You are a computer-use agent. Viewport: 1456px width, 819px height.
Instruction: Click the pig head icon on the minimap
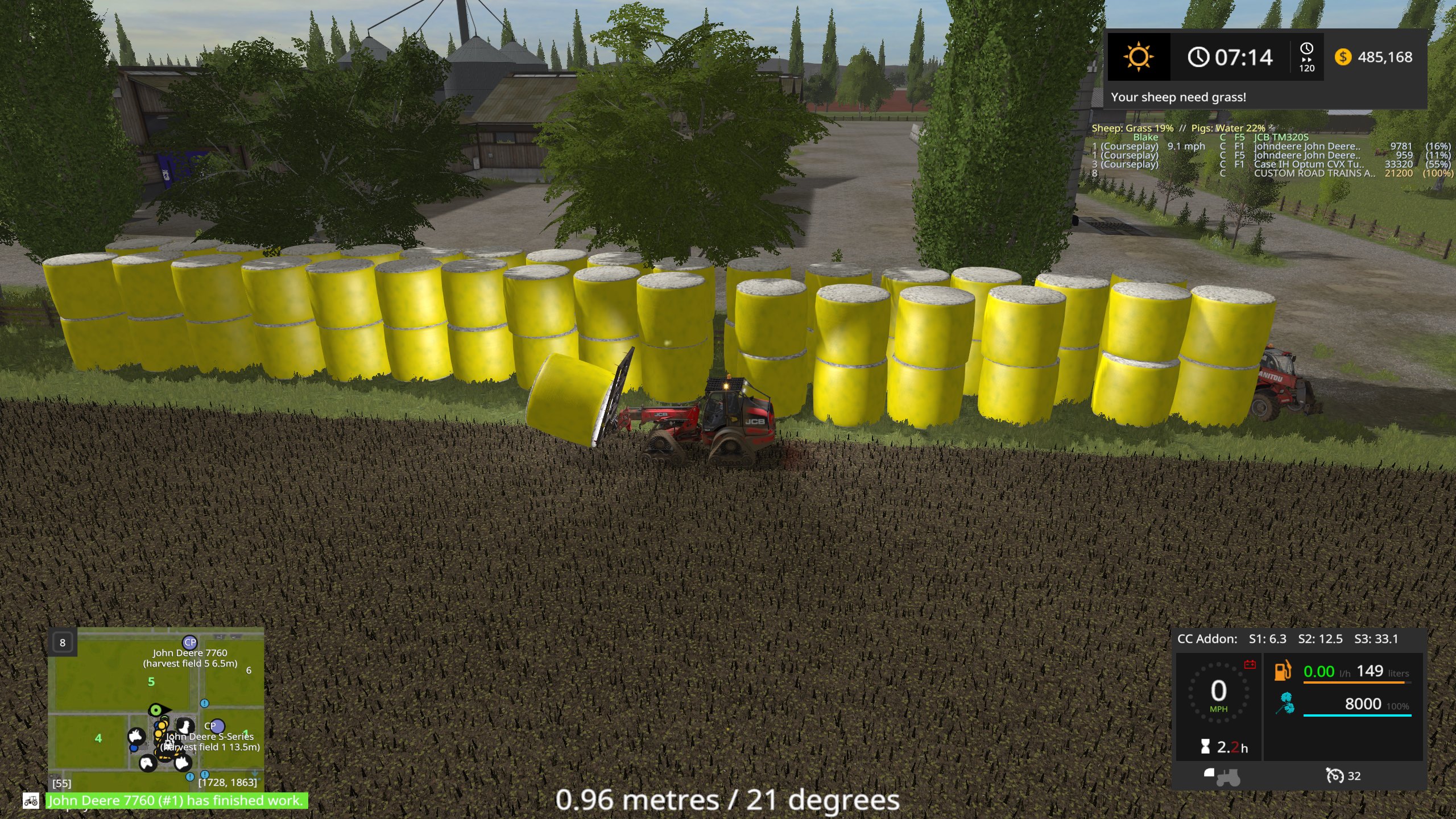(183, 763)
